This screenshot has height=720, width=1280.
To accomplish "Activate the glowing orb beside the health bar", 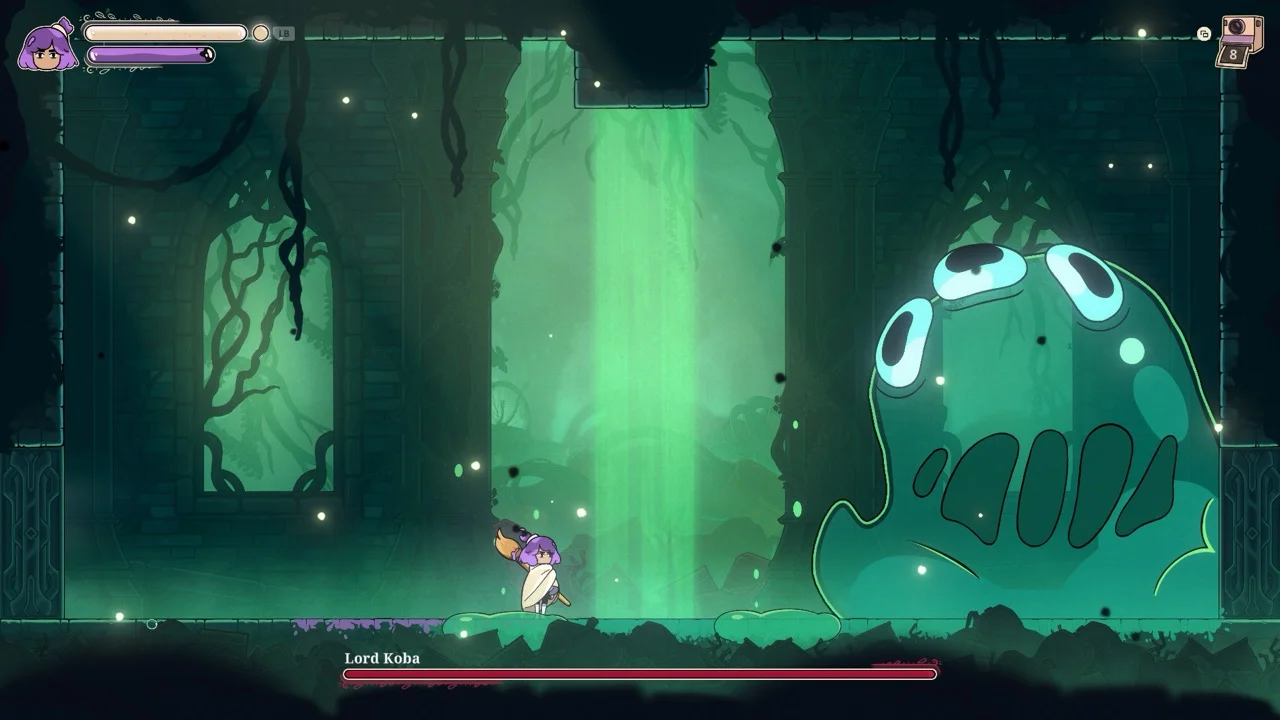I will pyautogui.click(x=261, y=33).
